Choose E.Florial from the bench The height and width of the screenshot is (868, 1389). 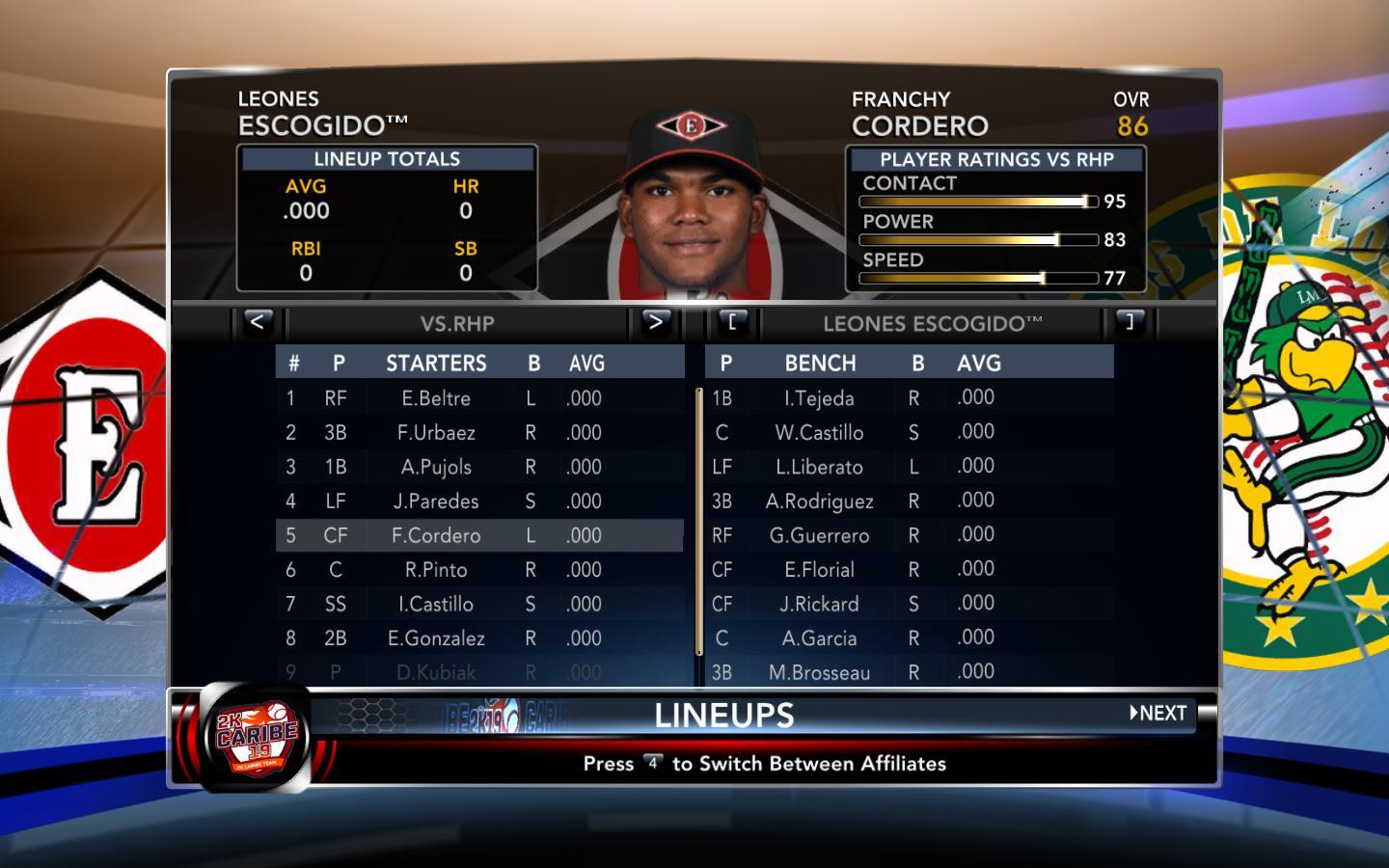click(819, 570)
